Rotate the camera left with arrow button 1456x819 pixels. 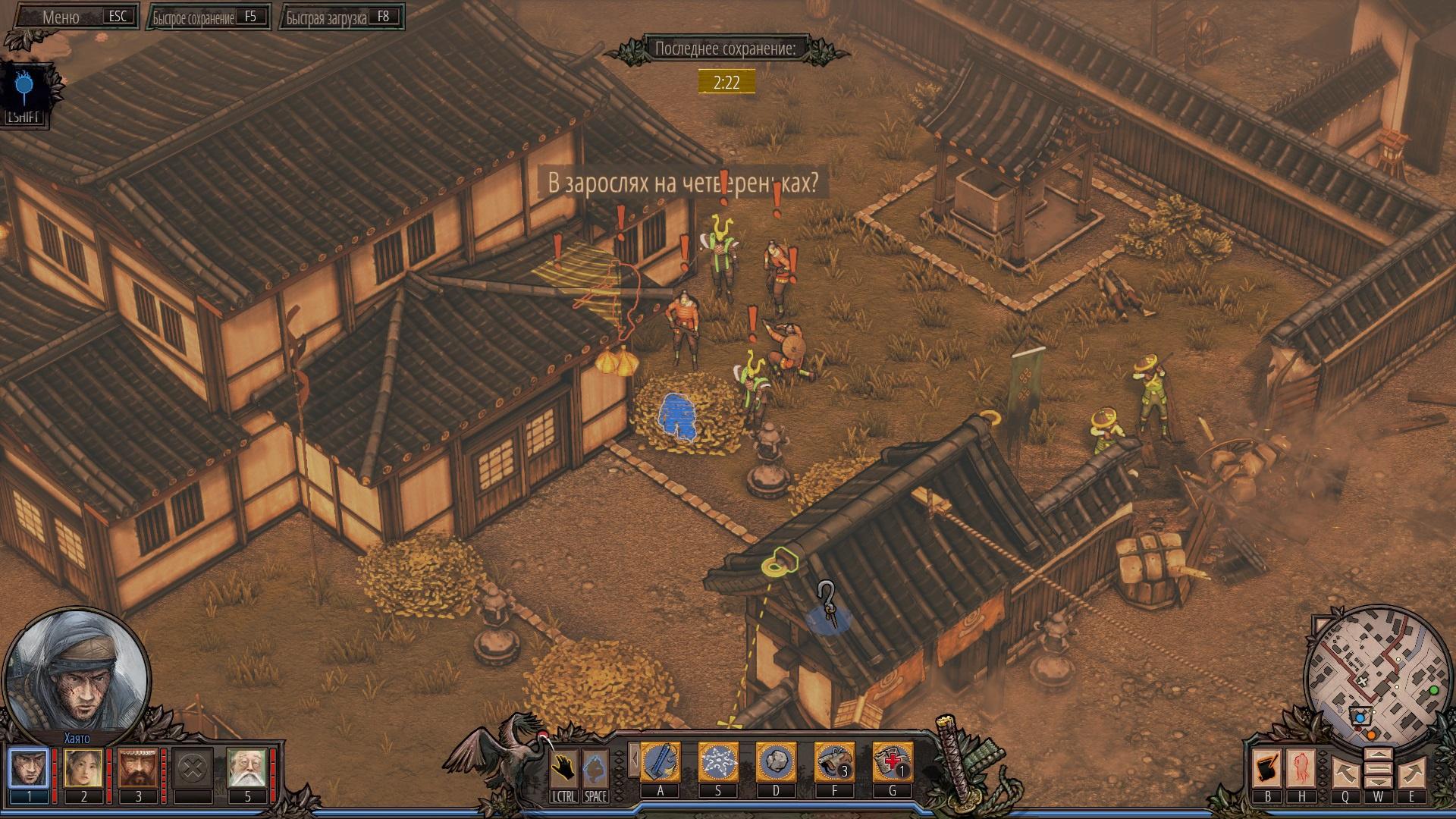pos(1345,772)
